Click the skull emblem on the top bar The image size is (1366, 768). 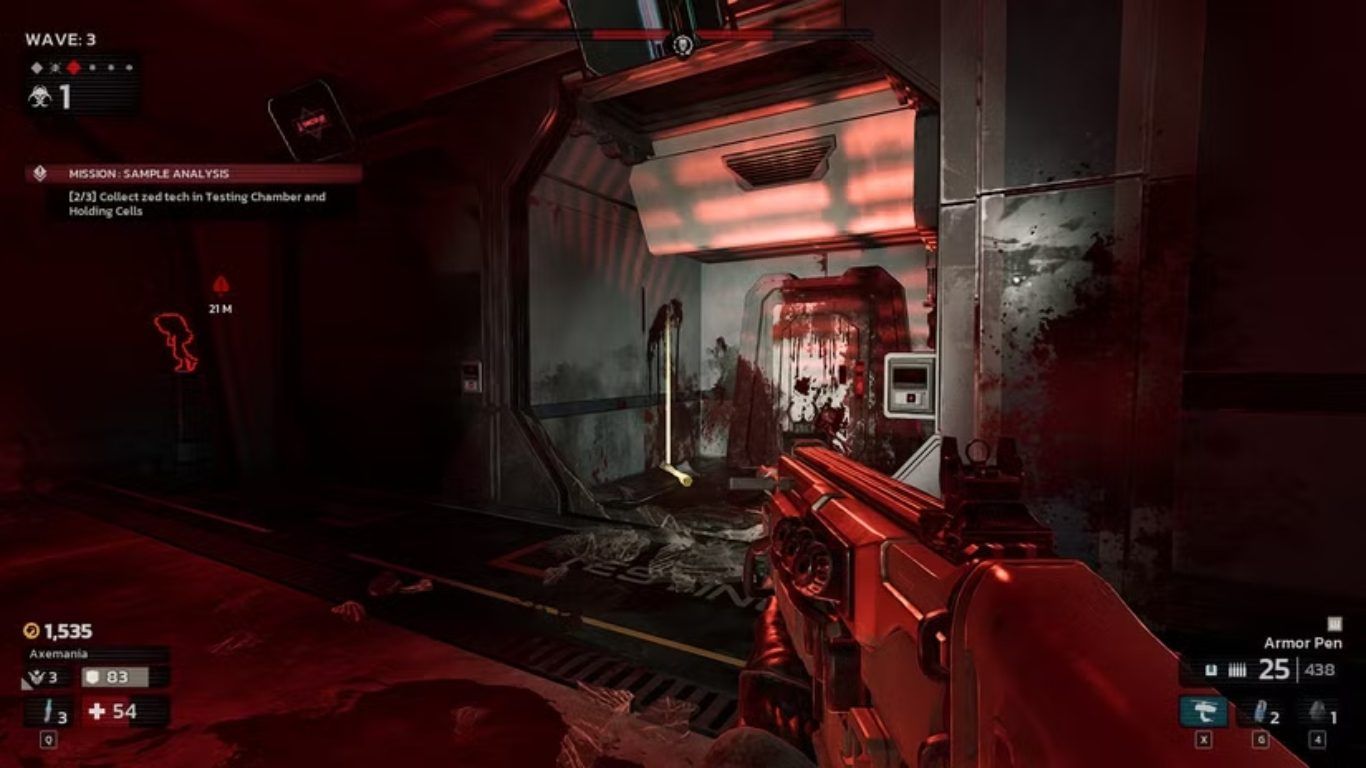[684, 43]
